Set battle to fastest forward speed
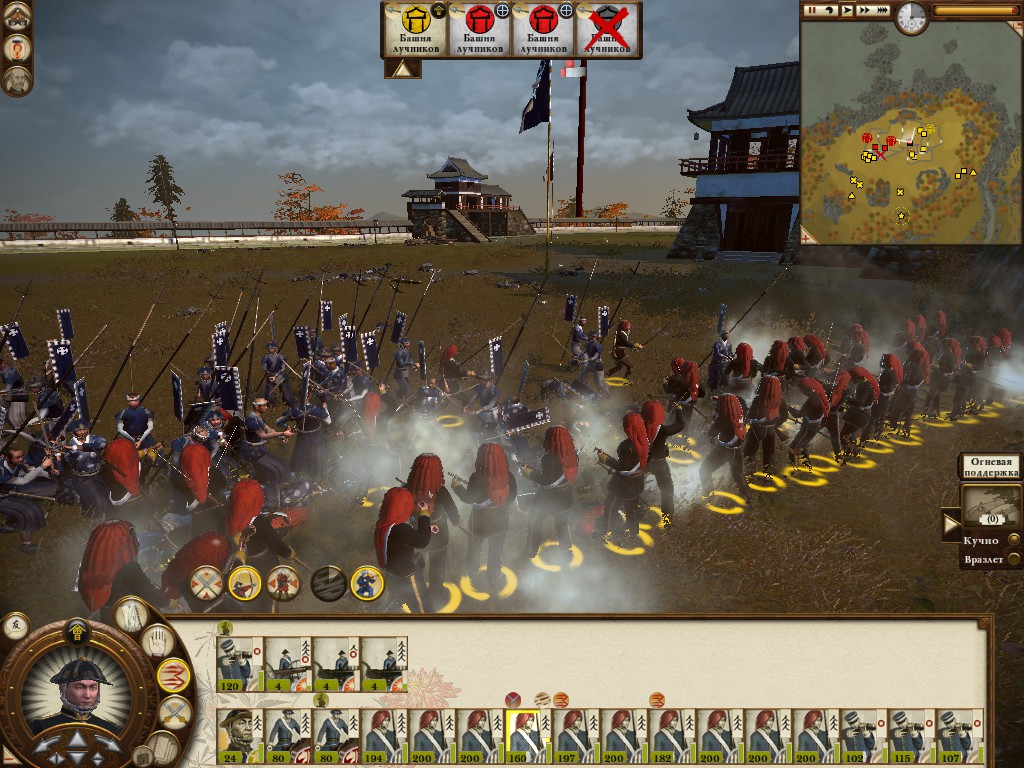 885,9
